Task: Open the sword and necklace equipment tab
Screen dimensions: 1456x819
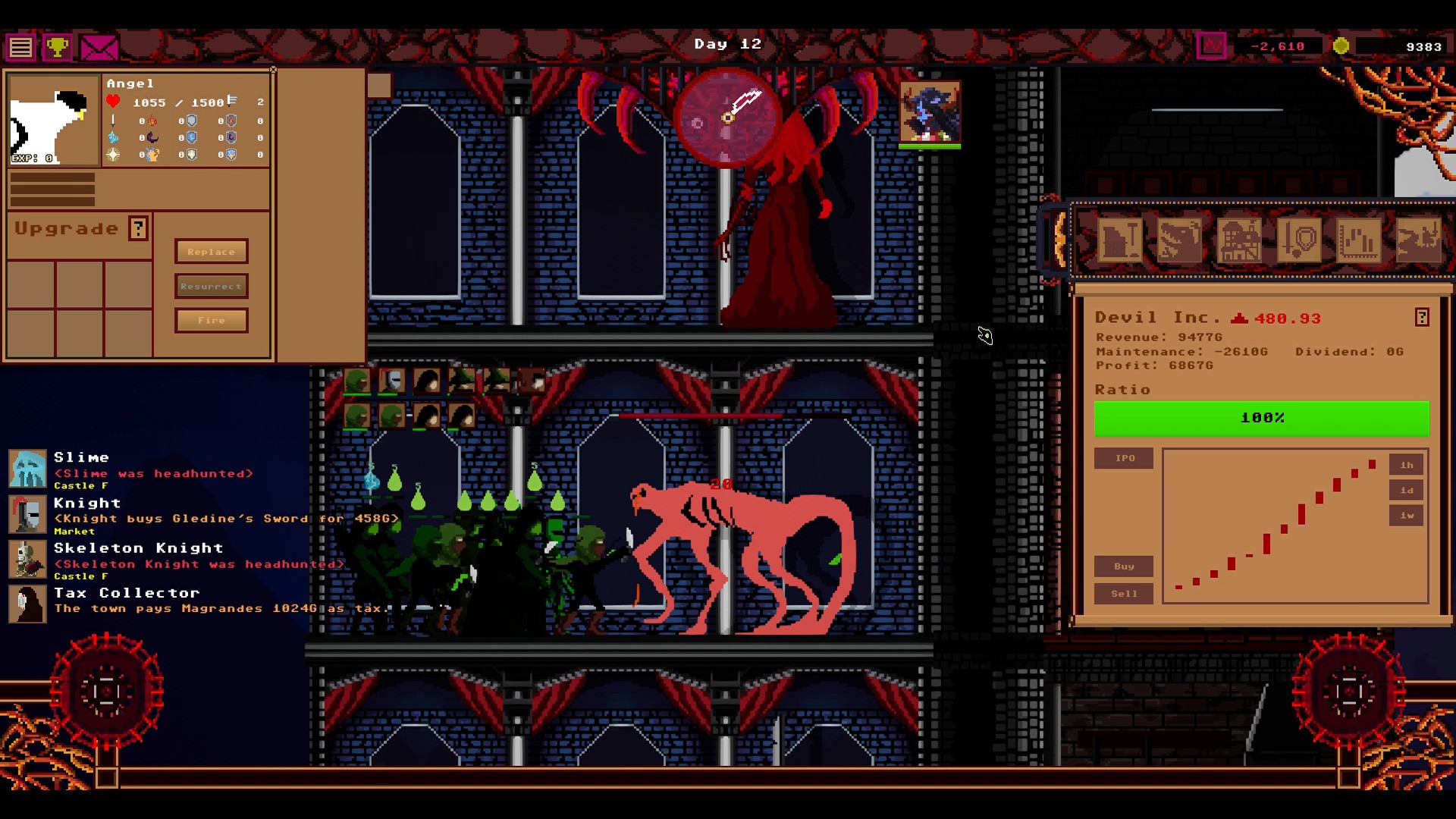Action: pyautogui.click(x=1298, y=240)
